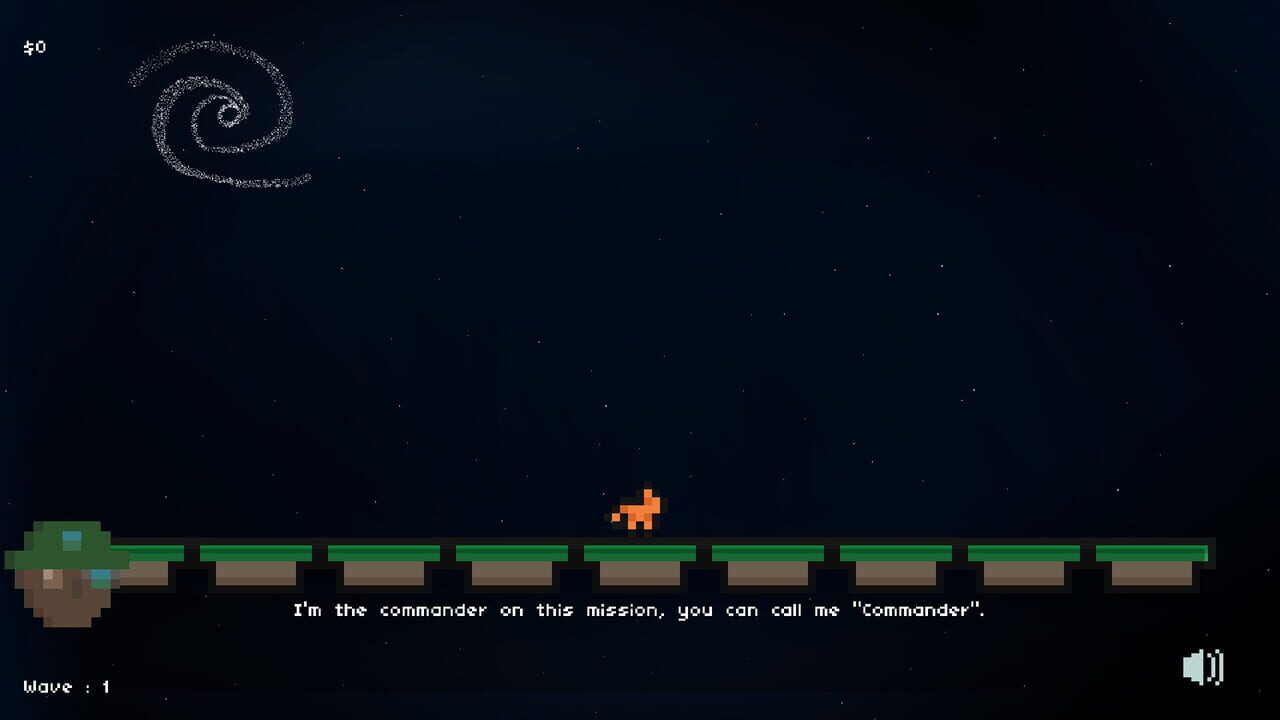The height and width of the screenshot is (720, 1280).
Task: Click the fox's bushy tail
Action: [x=616, y=519]
